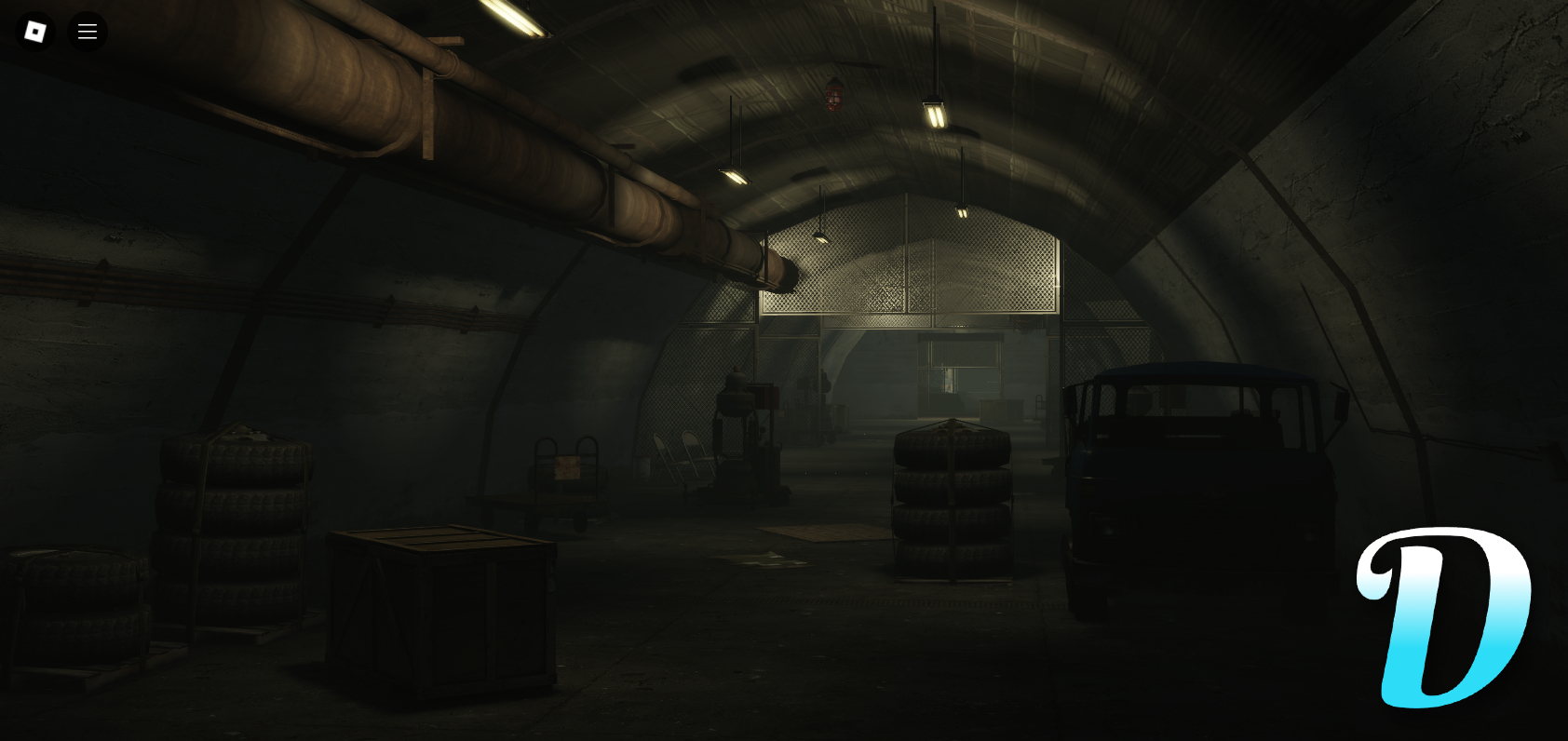The image size is (1568, 741).
Task: Click the white diamond inside the Roblox icon
Action: (36, 31)
